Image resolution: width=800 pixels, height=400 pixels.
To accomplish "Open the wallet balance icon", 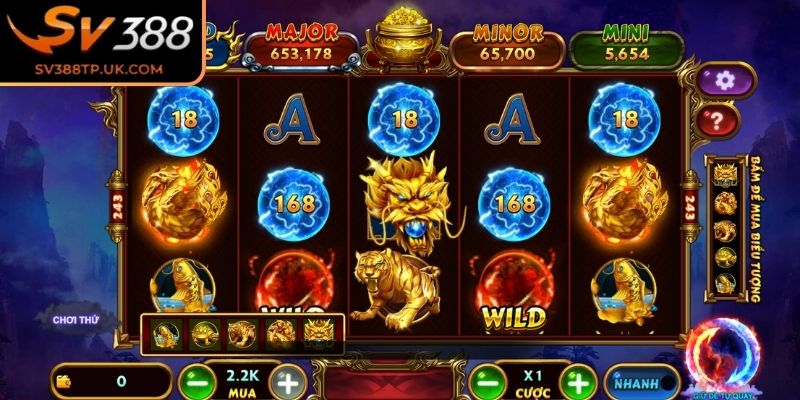I will coord(66,381).
